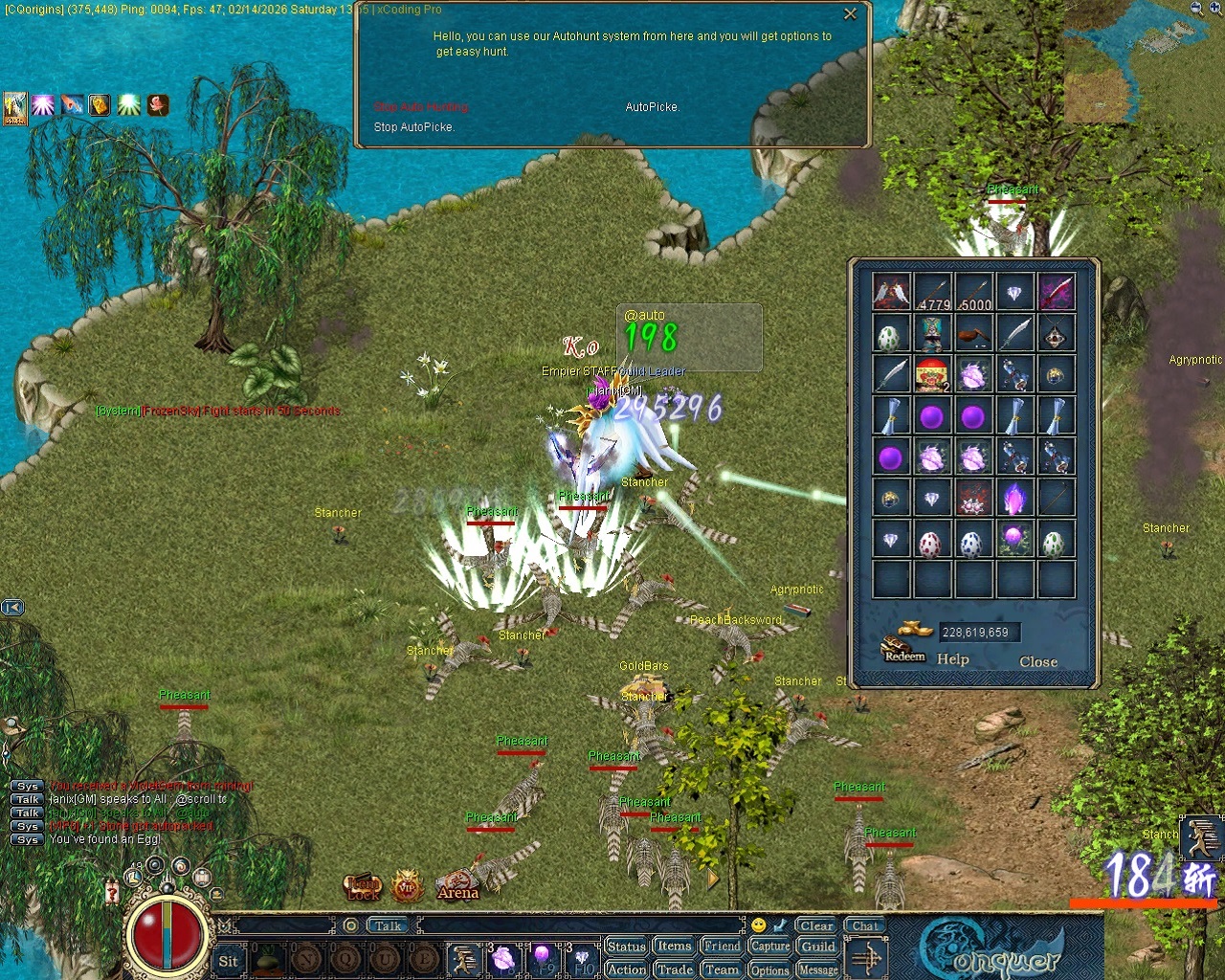Click Stop AutoPicke in the Autohunt dialog
Viewport: 1225px width, 980px height.
coord(413,126)
